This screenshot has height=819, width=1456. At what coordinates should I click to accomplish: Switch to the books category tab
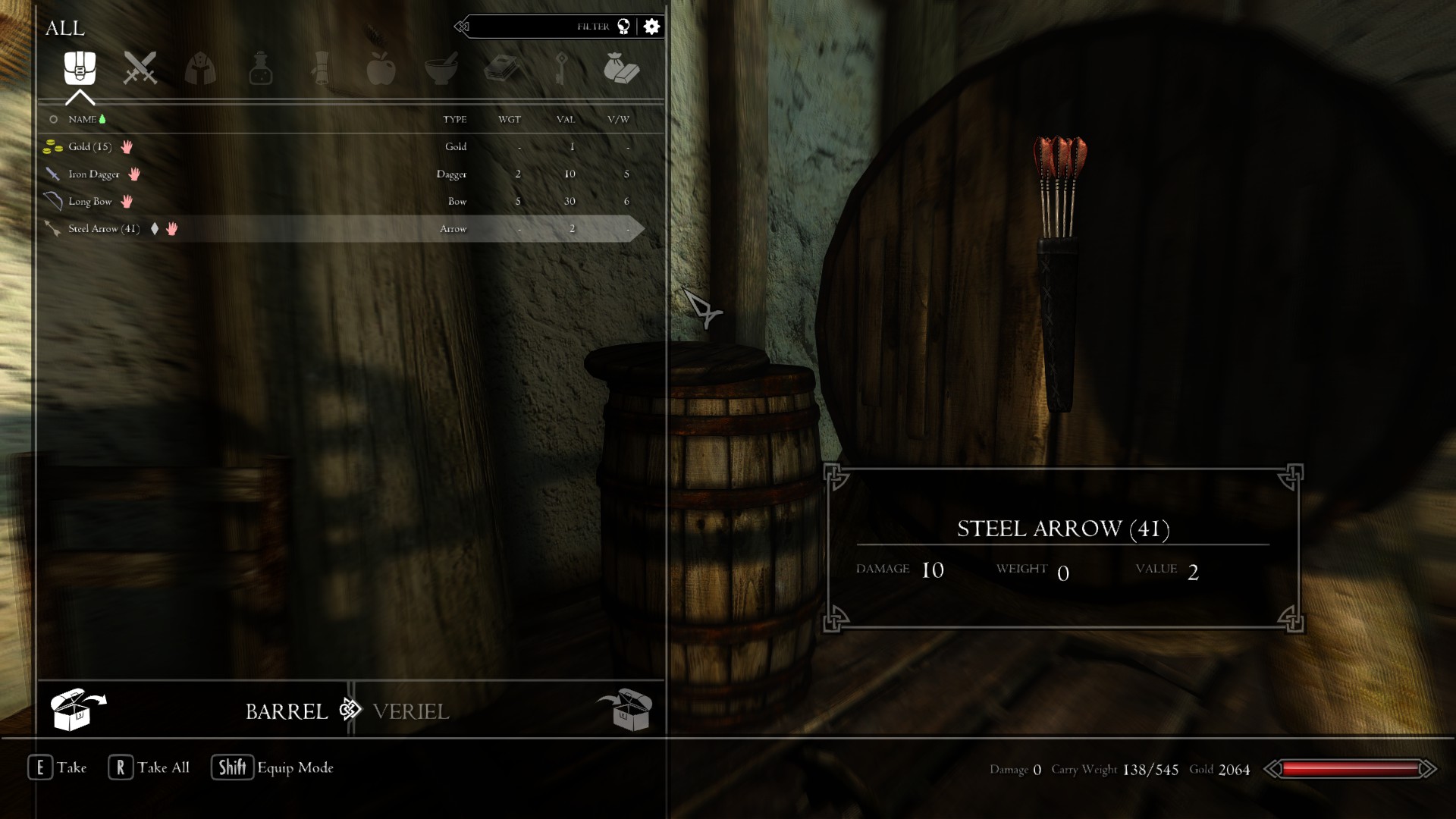(501, 68)
